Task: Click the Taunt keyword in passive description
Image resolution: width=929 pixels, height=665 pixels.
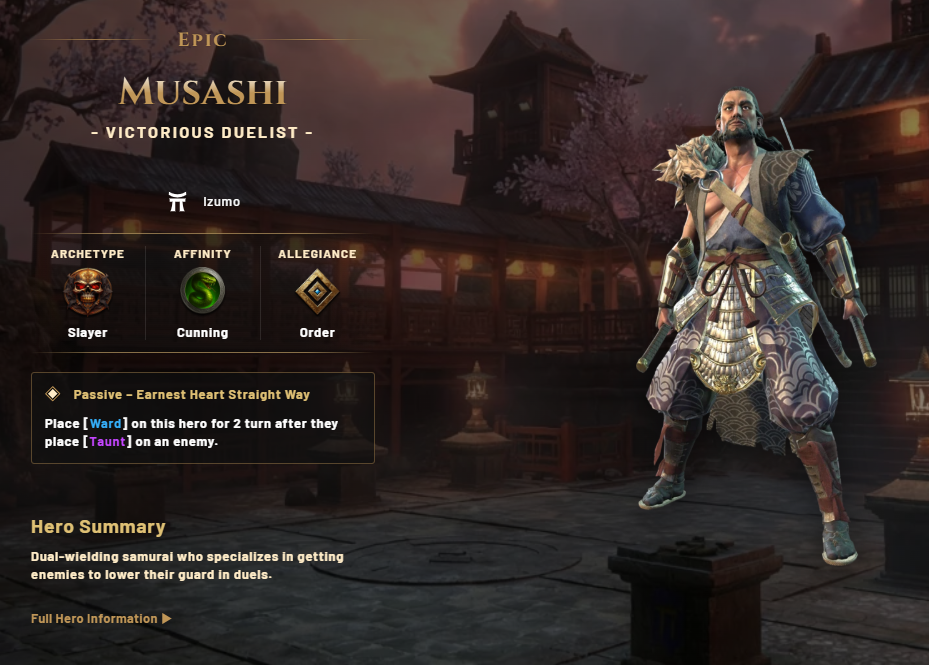Action: [x=111, y=441]
